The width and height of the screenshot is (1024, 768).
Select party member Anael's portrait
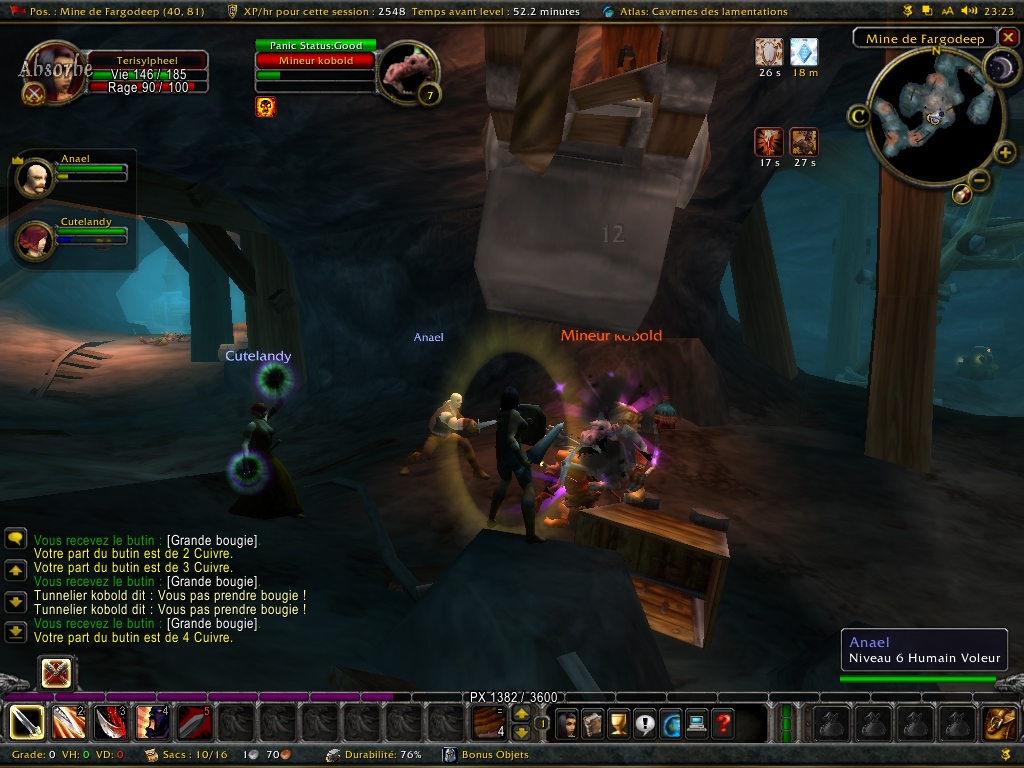(36, 177)
